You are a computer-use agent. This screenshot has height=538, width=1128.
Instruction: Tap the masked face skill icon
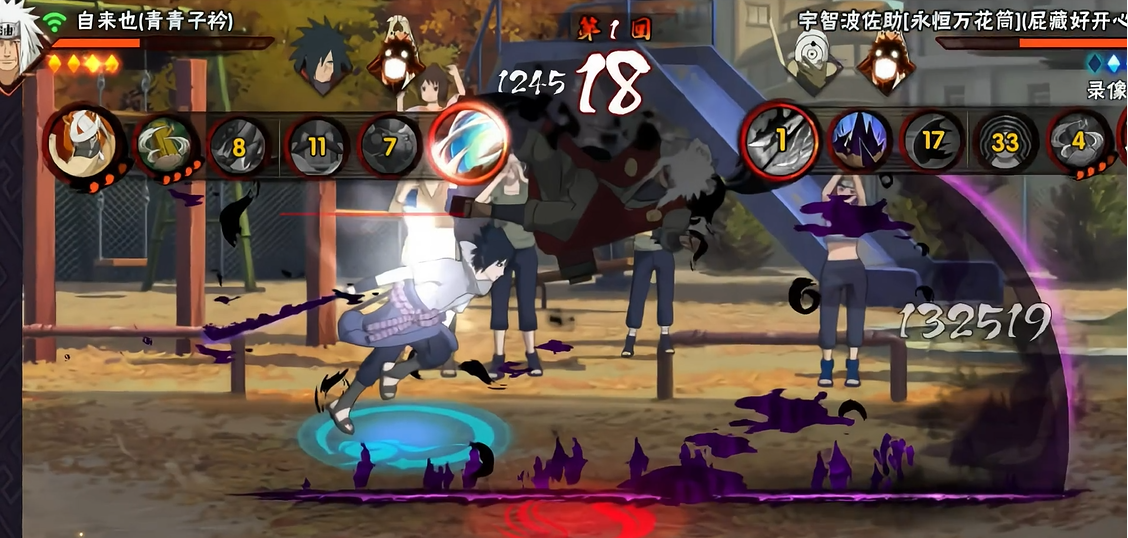point(83,143)
